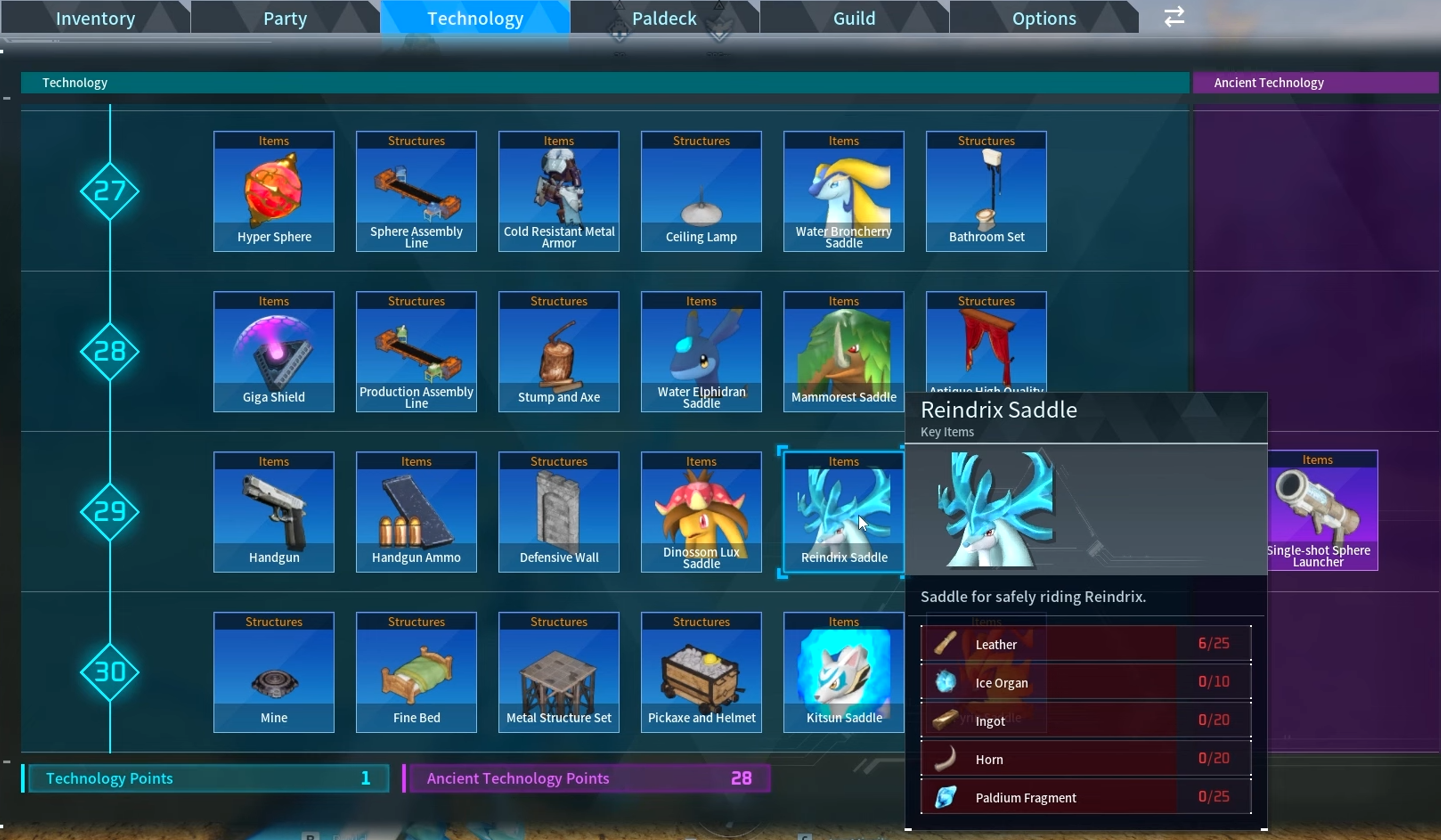Unlock the Sphere Assembly Line structure

pyautogui.click(x=416, y=190)
